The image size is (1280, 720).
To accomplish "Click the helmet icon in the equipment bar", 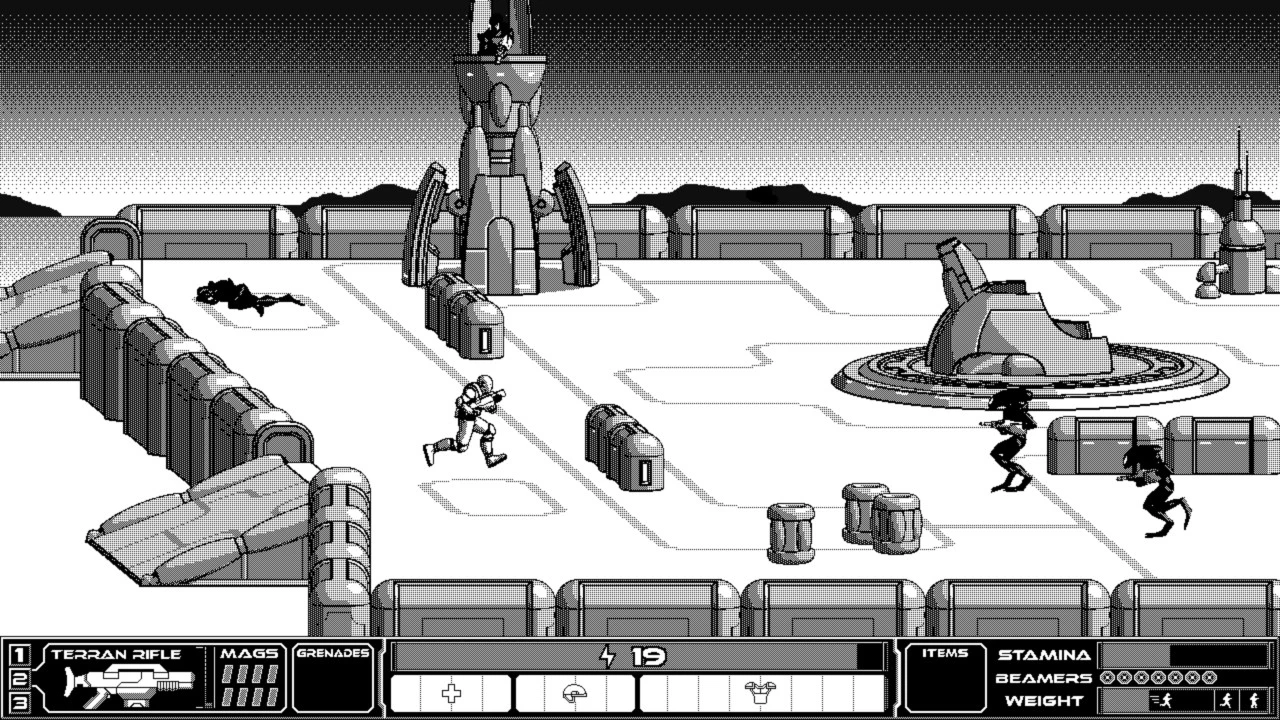I will [575, 693].
